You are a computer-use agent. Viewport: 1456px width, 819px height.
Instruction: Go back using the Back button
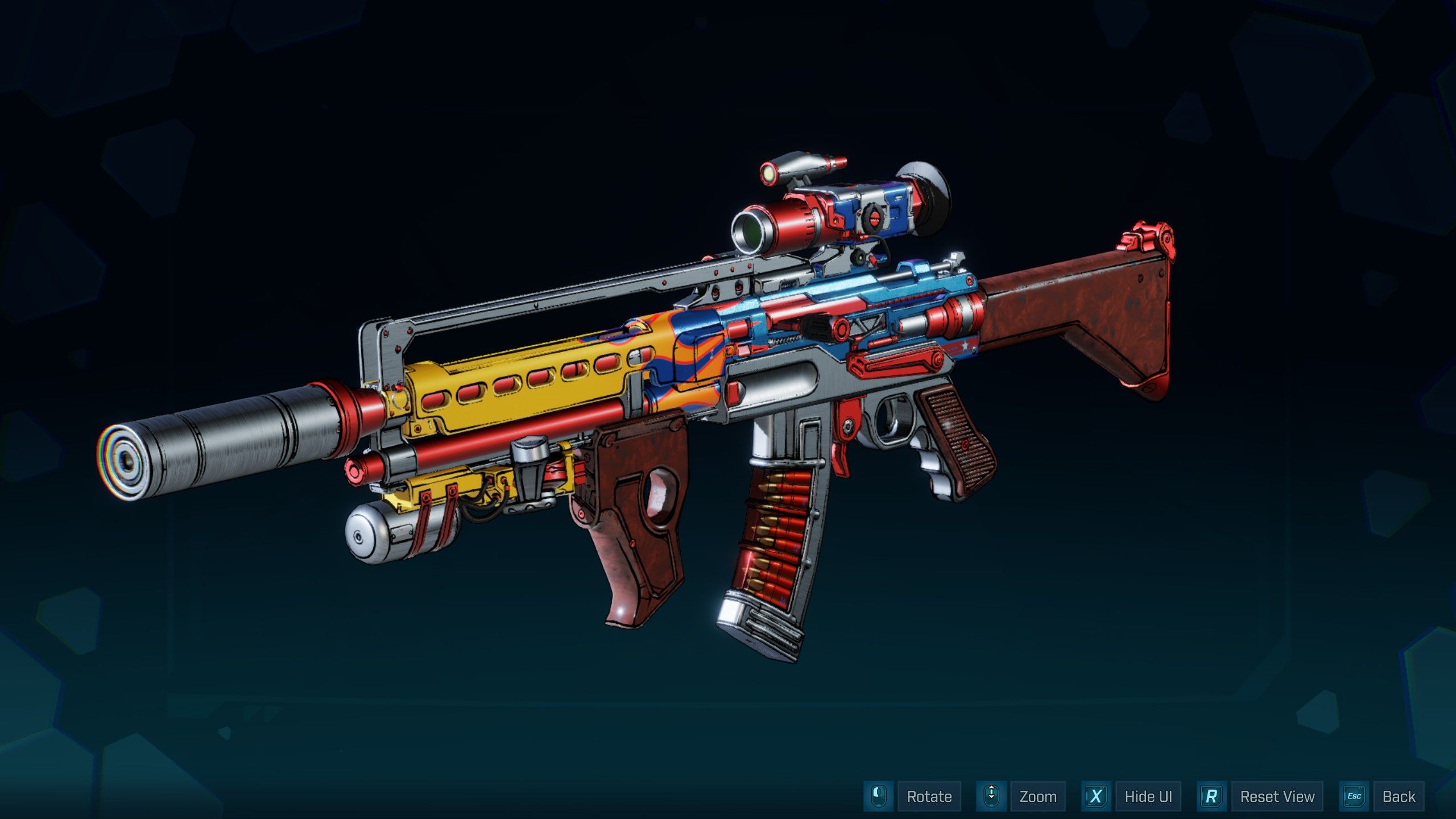point(1399,796)
